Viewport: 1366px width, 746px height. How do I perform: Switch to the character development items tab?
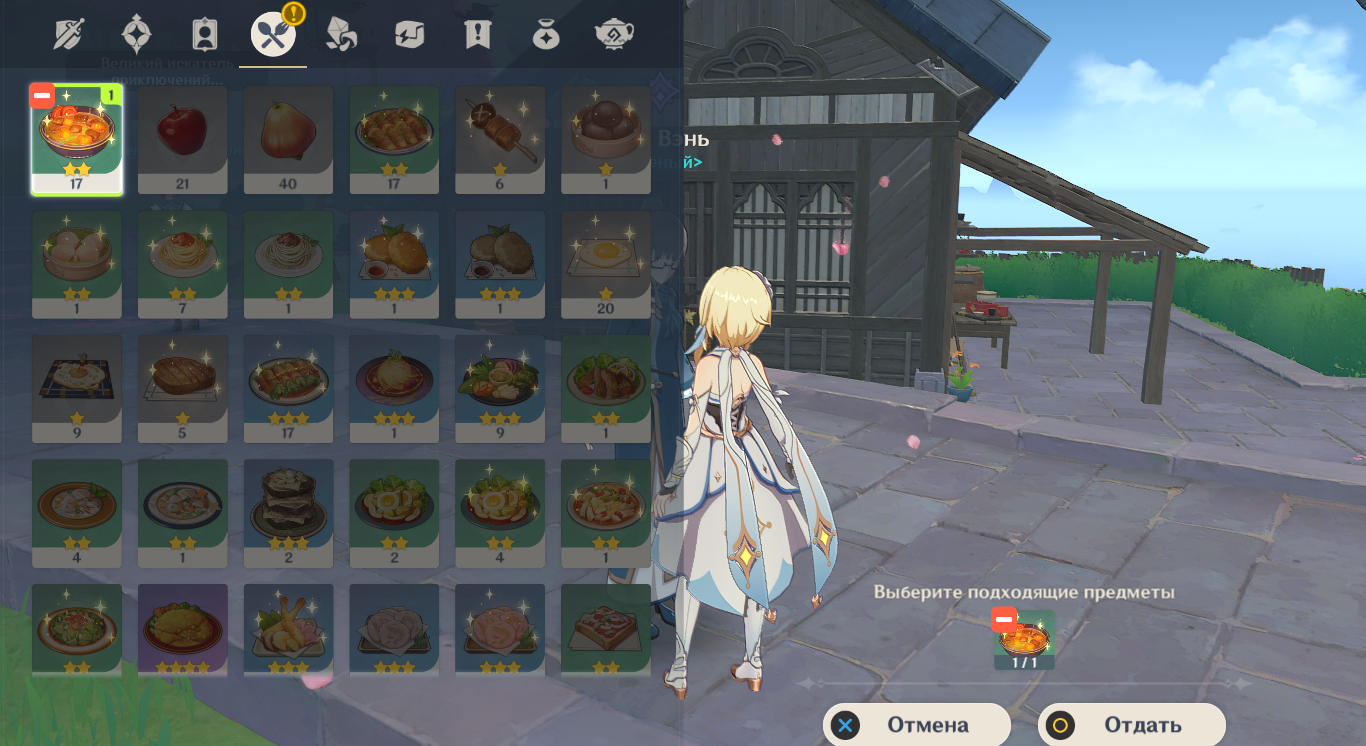pos(205,35)
